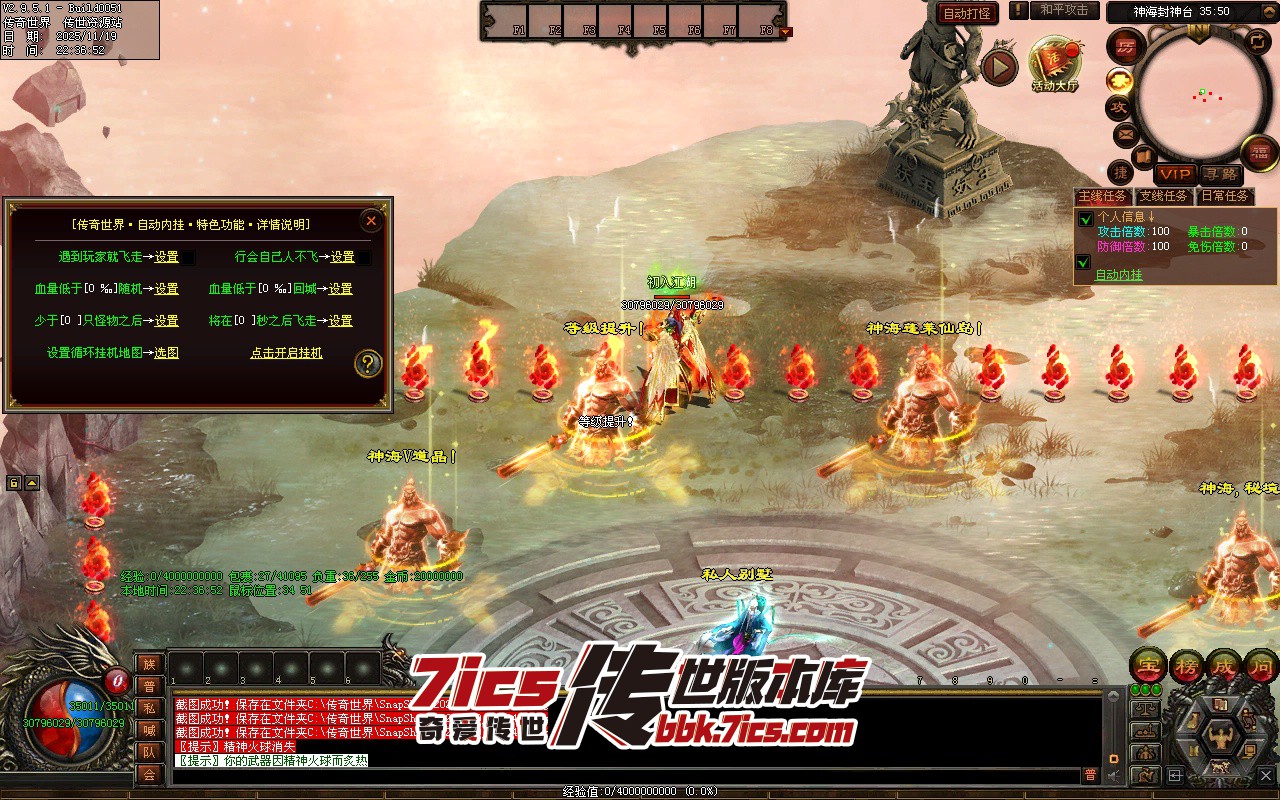Select the 队 team chat channel
1280x800 pixels.
pos(149,752)
